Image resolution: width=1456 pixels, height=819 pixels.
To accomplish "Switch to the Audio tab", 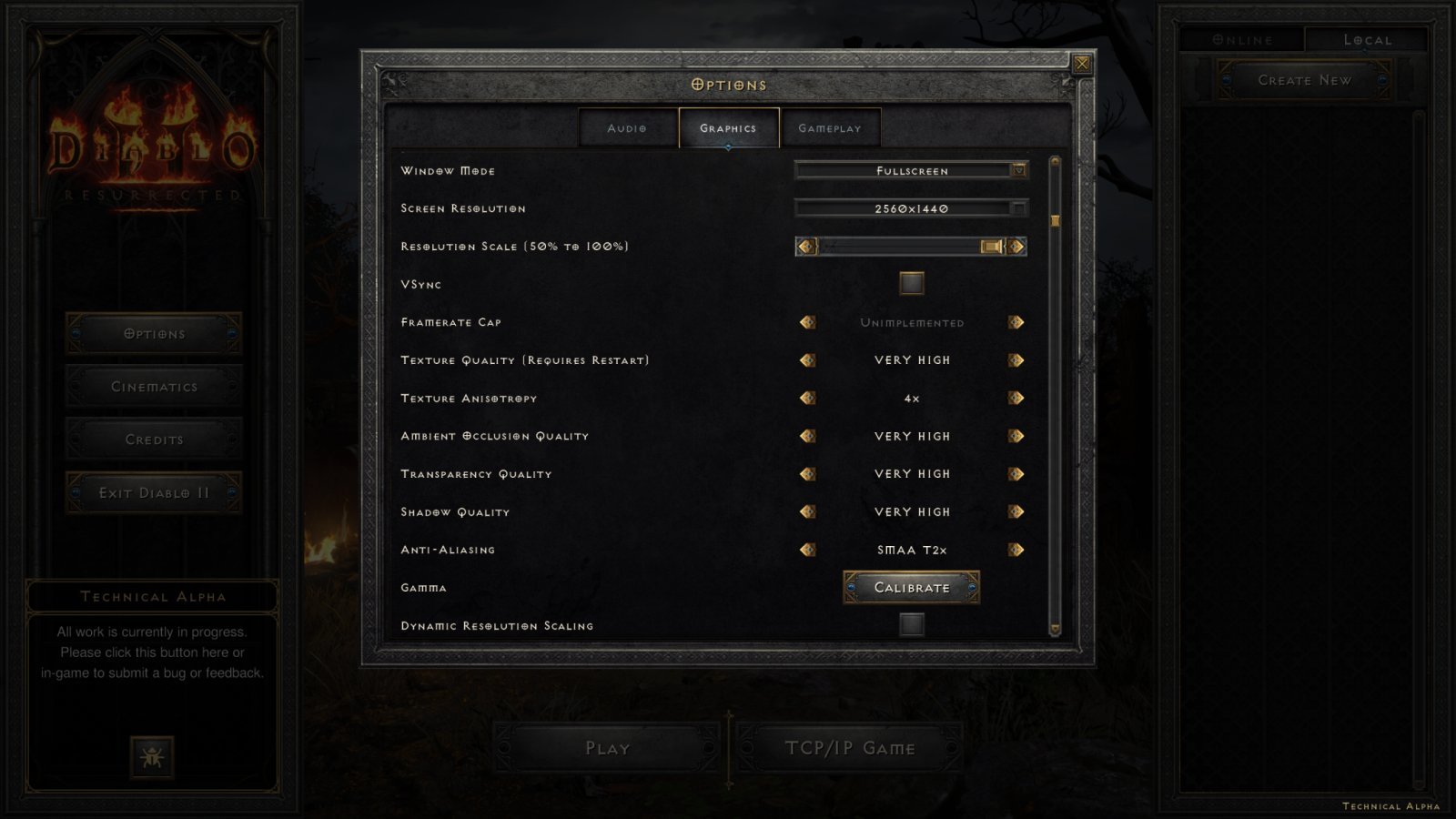I will (626, 127).
